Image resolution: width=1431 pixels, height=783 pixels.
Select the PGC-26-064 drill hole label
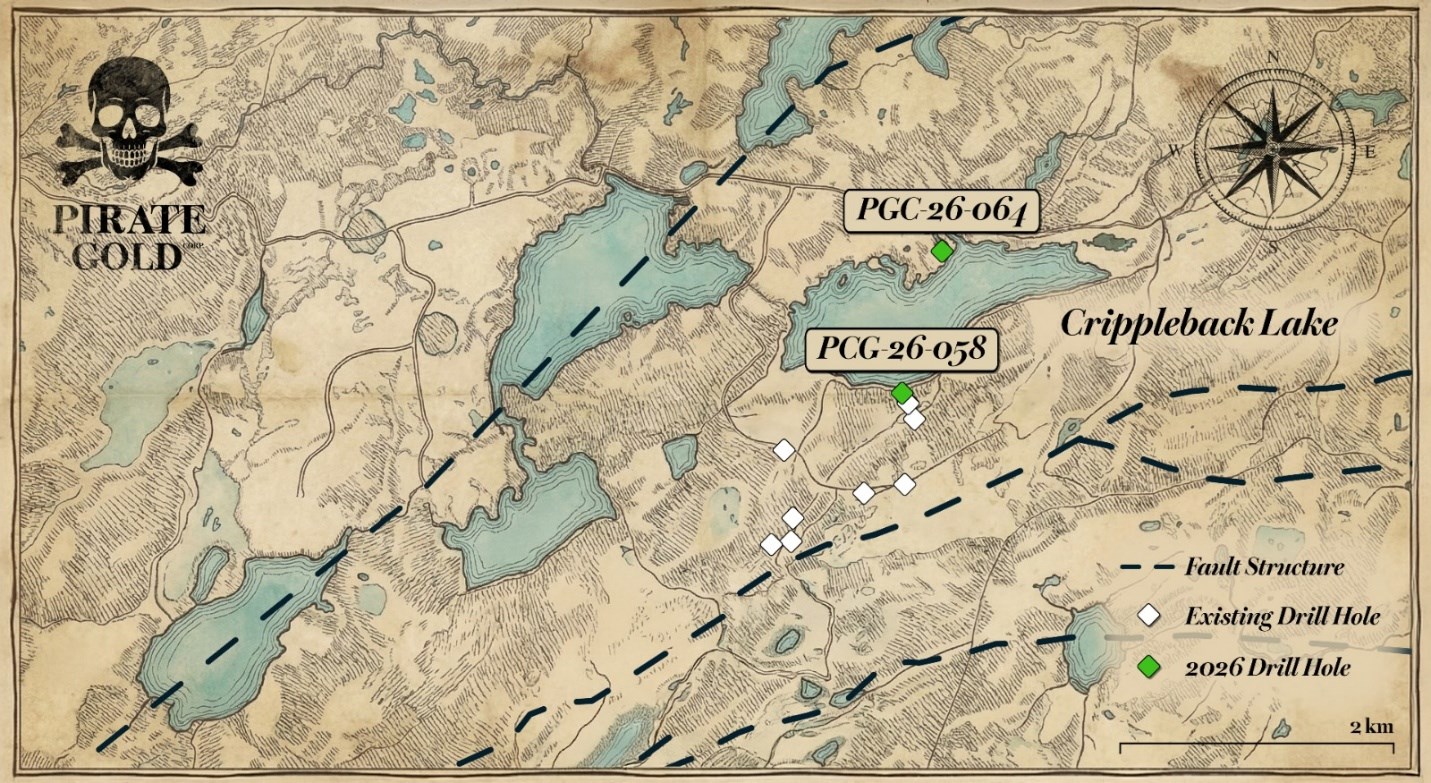pyautogui.click(x=939, y=213)
